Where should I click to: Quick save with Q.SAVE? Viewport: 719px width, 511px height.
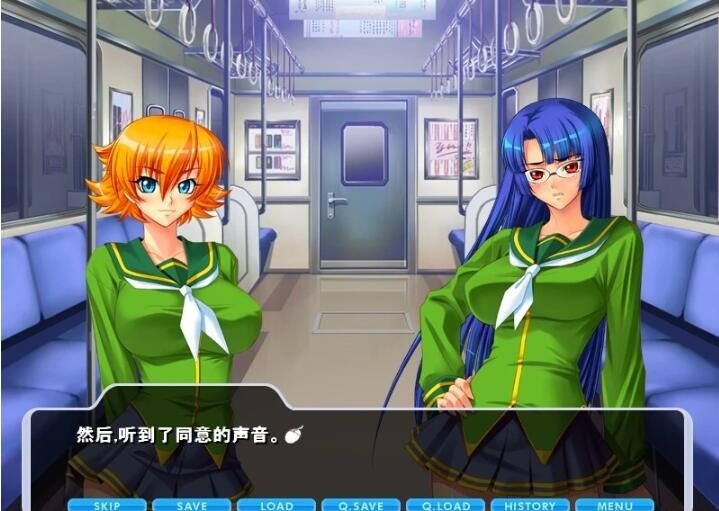[x=361, y=505]
